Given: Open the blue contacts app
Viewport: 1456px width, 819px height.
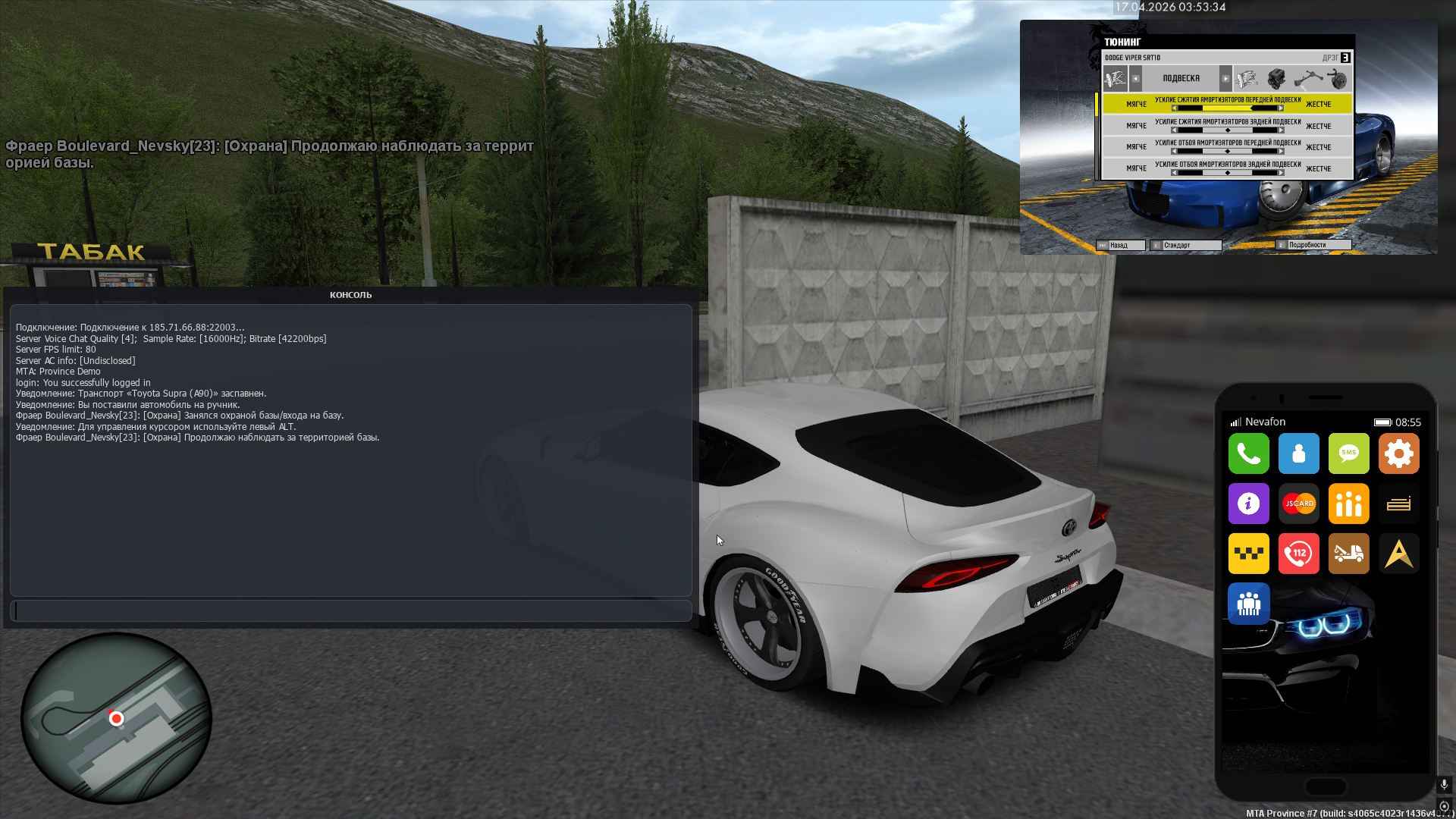Looking at the screenshot, I should pyautogui.click(x=1298, y=453).
